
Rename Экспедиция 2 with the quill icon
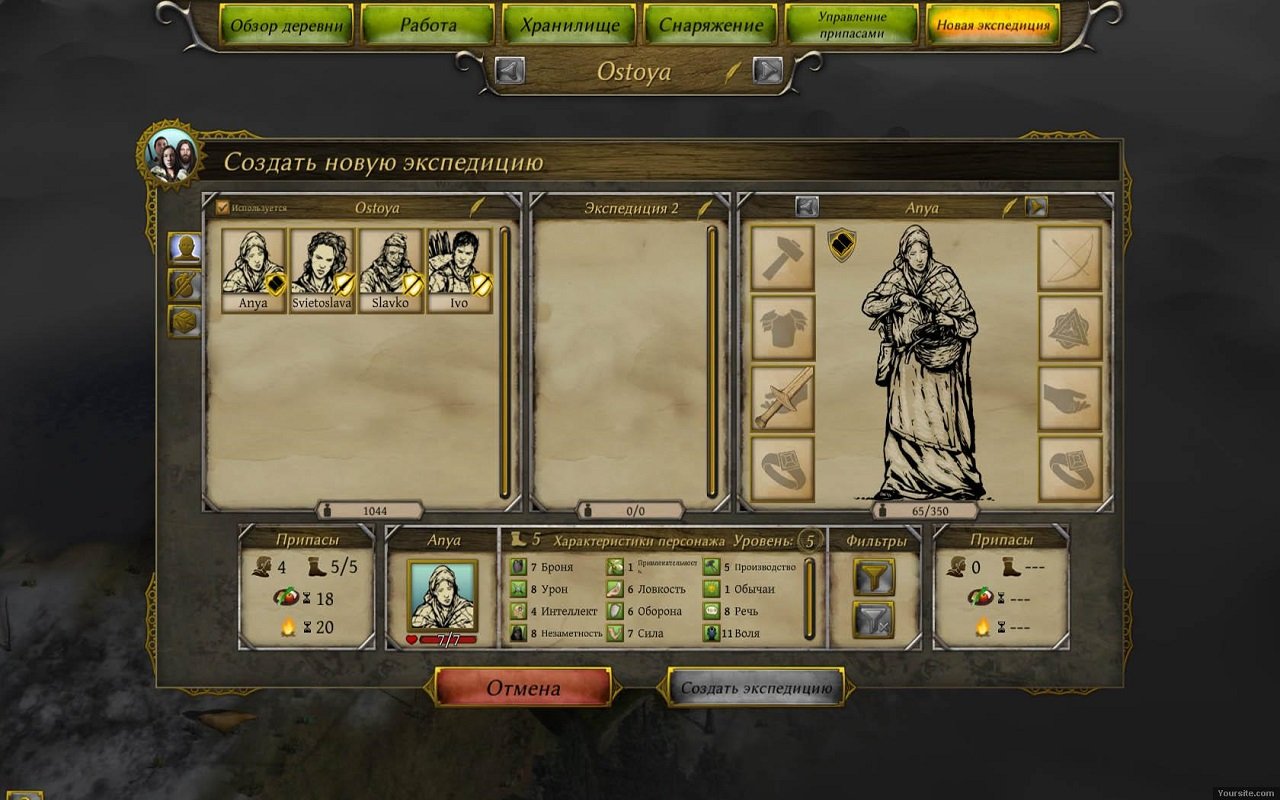(x=705, y=208)
